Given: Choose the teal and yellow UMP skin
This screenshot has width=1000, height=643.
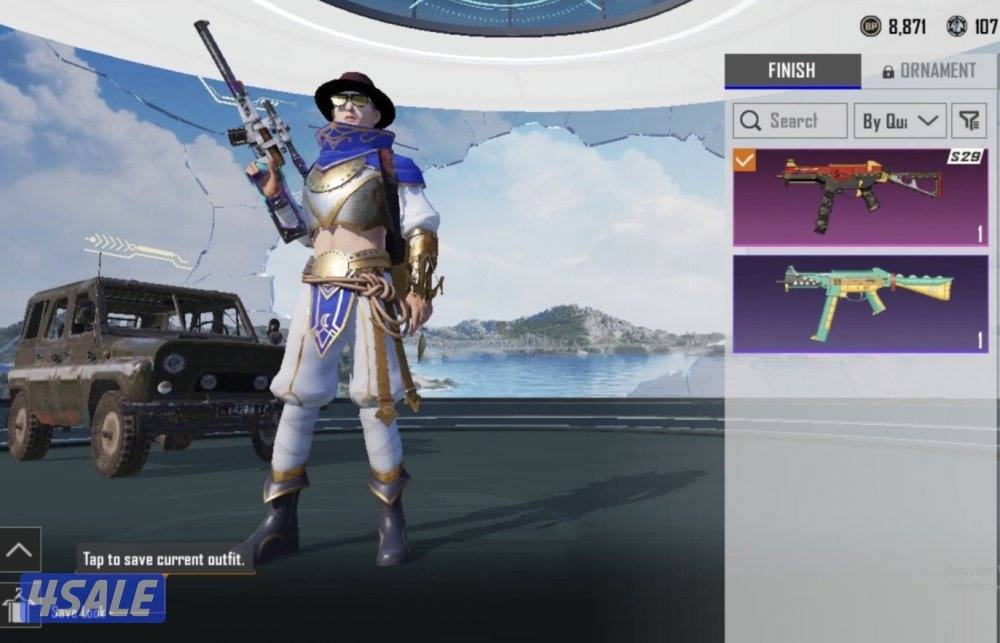Looking at the screenshot, I should point(860,303).
